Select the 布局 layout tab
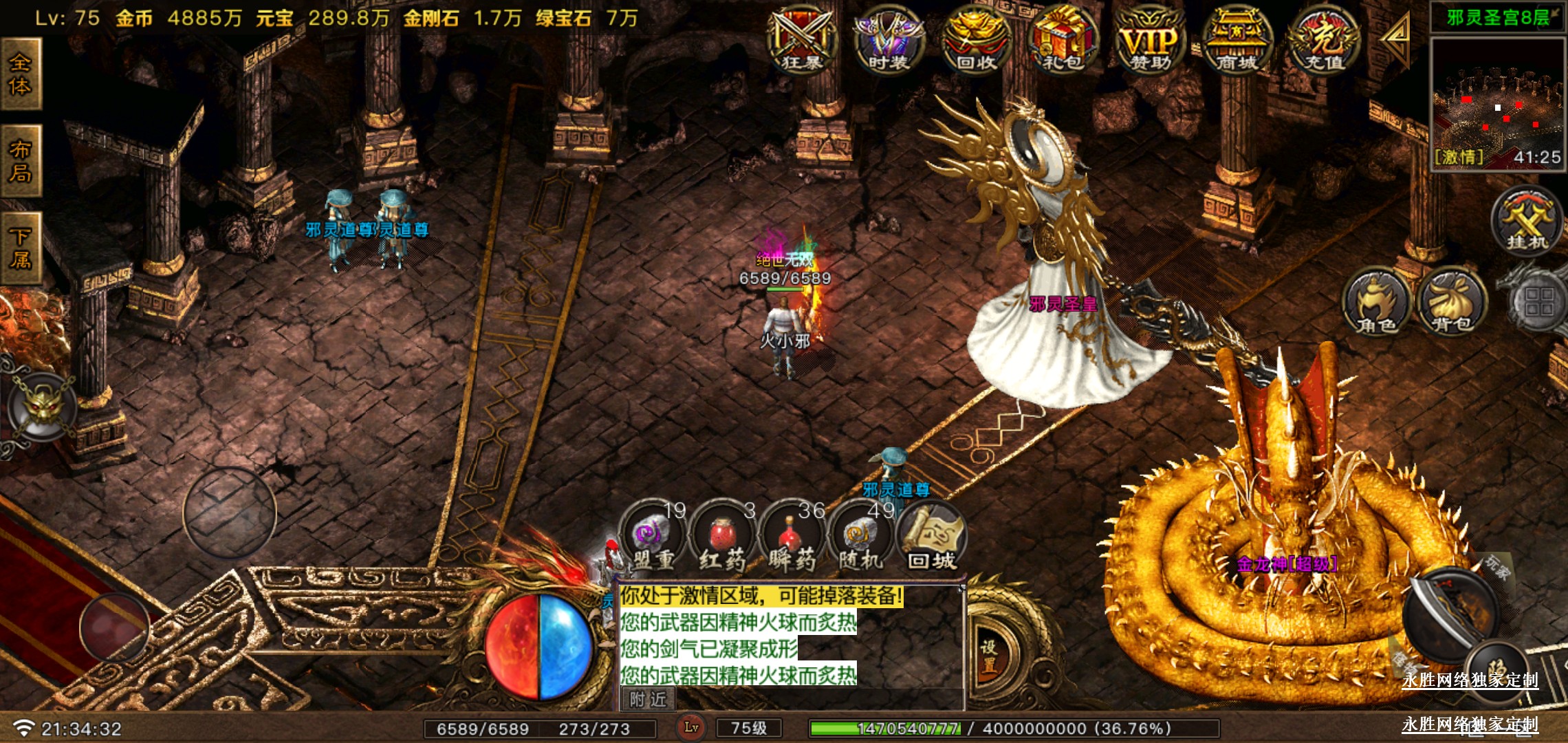1568x743 pixels. point(21,161)
